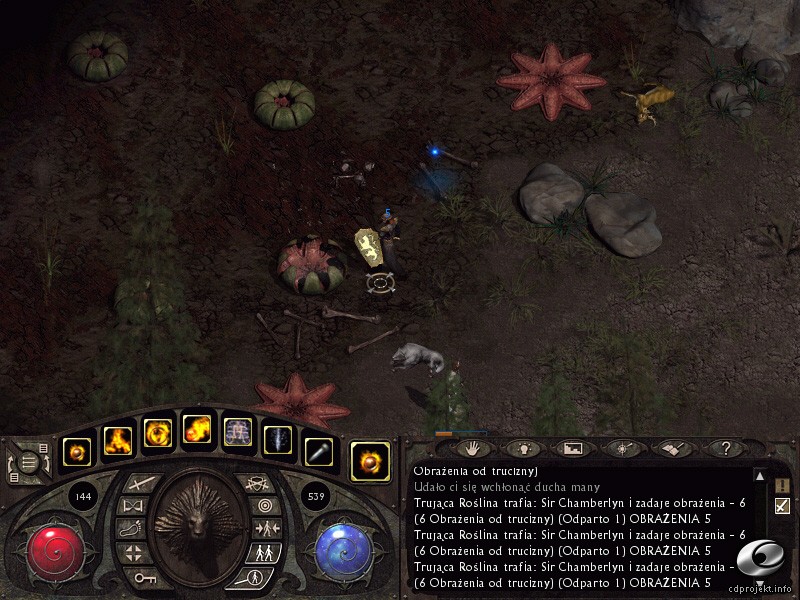Choose the flaming fireball meteor spell
The image size is (800, 600).
click(x=197, y=431)
